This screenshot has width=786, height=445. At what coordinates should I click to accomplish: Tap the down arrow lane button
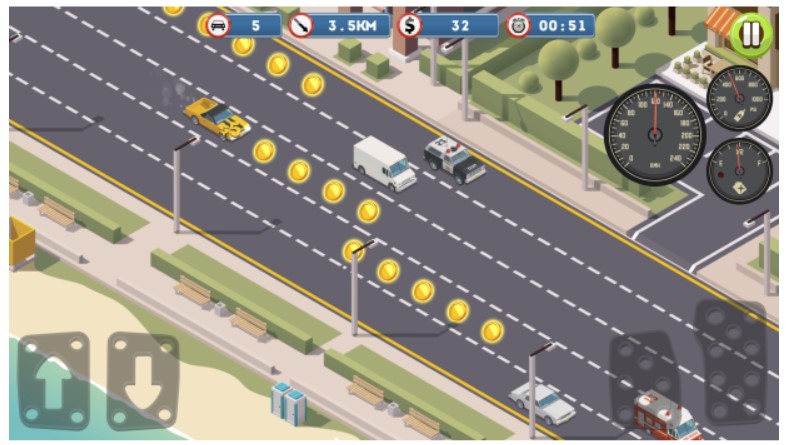coord(142,382)
